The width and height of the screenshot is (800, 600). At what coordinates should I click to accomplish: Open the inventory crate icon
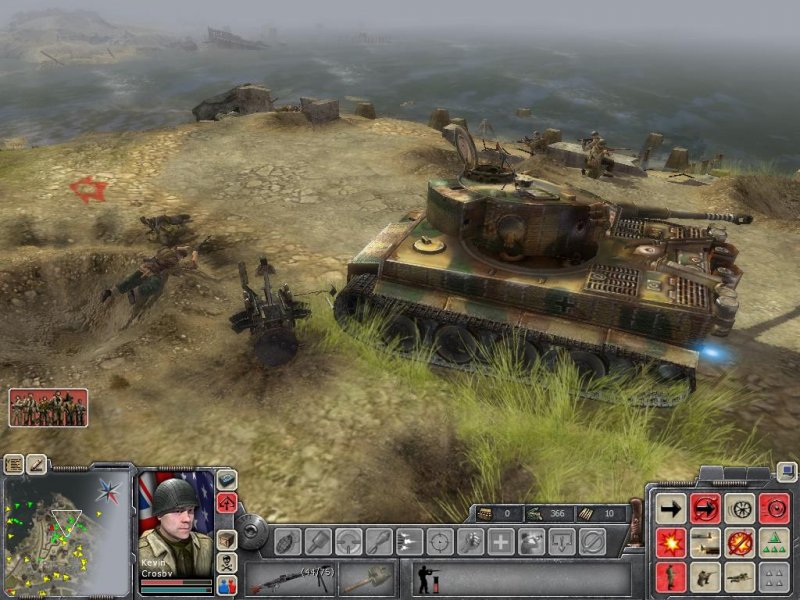coord(227,541)
